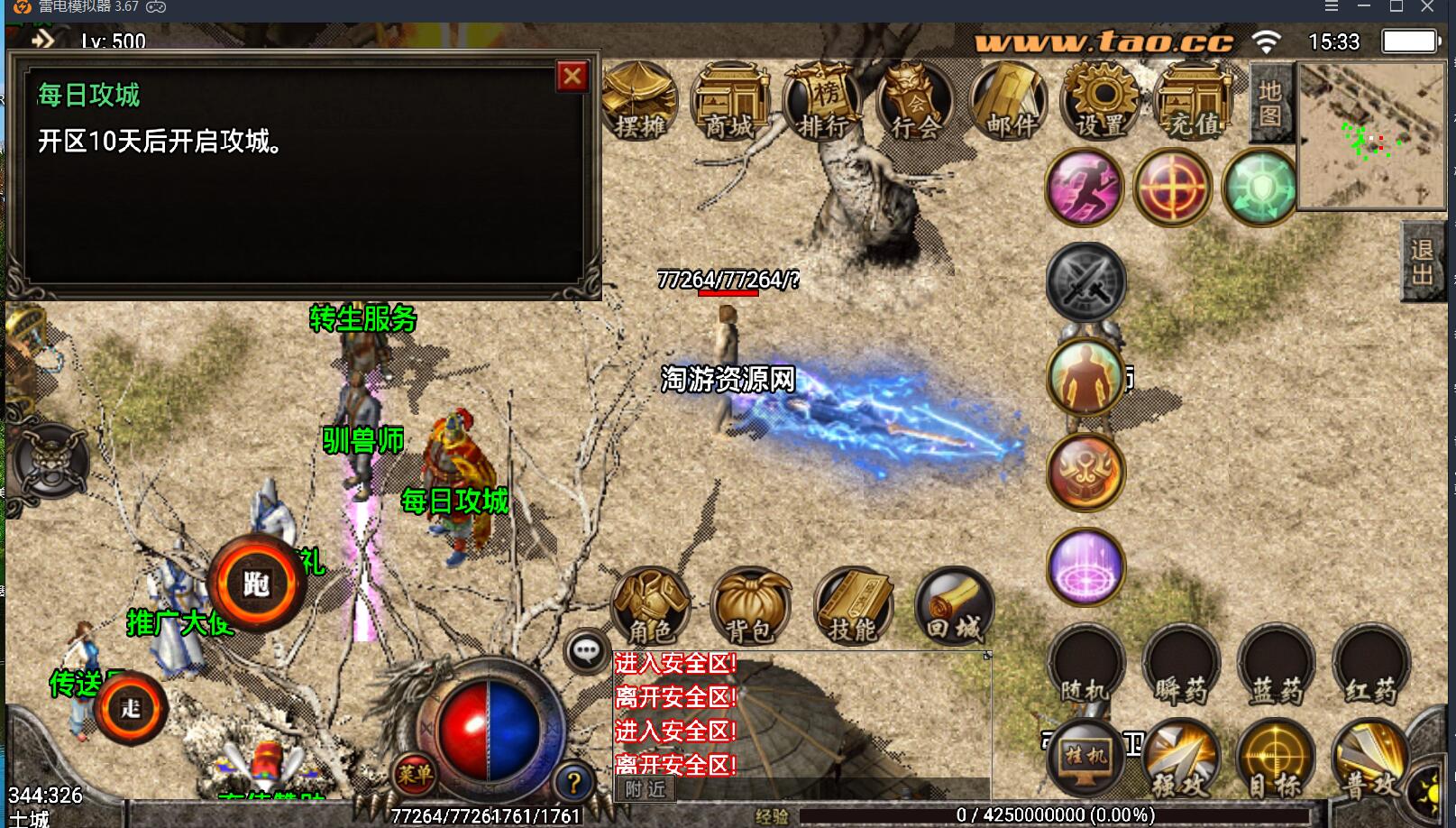1456x828 pixels.
Task: Open the 摆摊 stall menu
Action: 639,101
